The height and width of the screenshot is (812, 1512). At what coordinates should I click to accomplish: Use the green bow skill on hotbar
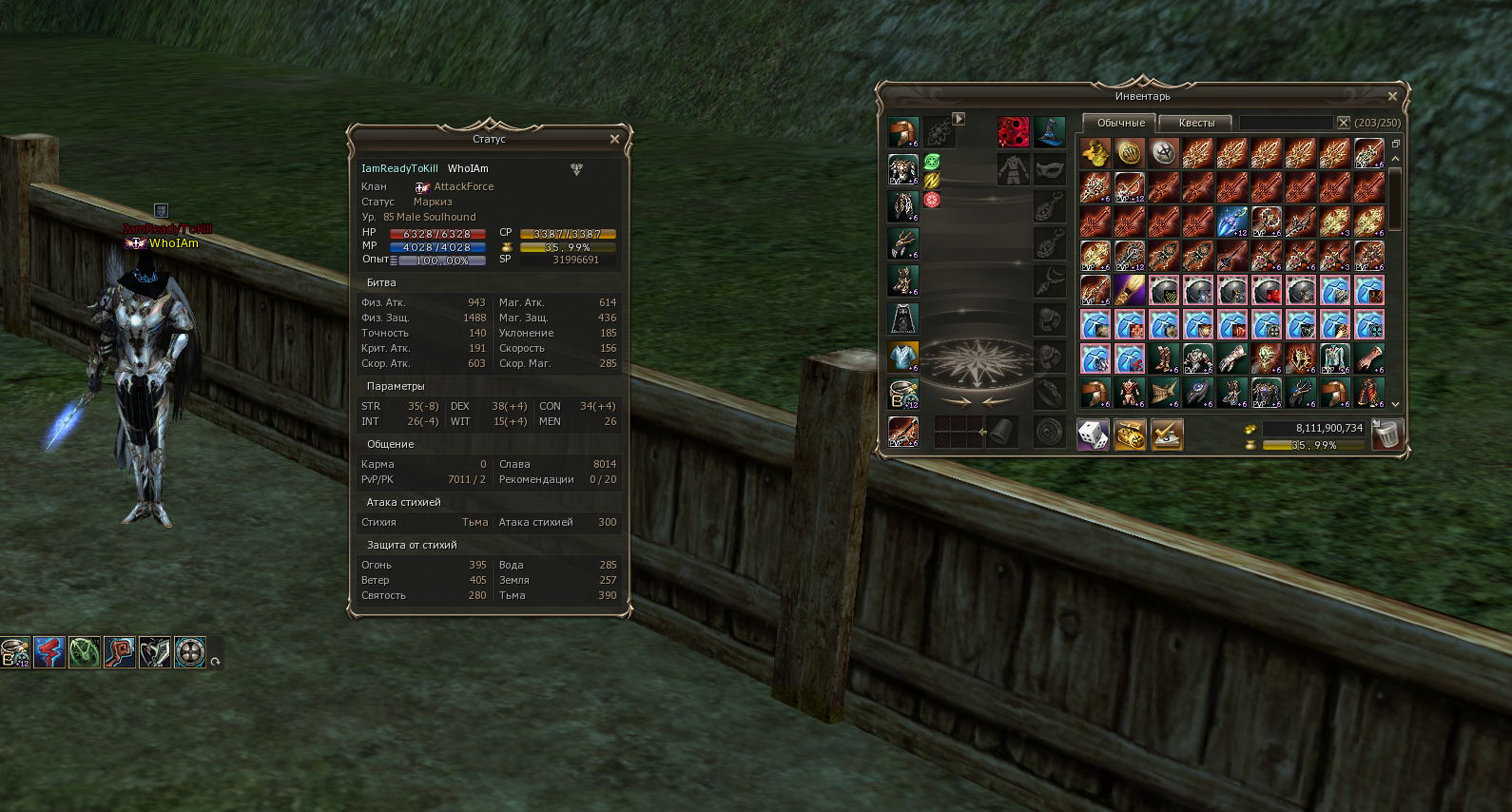(x=85, y=652)
